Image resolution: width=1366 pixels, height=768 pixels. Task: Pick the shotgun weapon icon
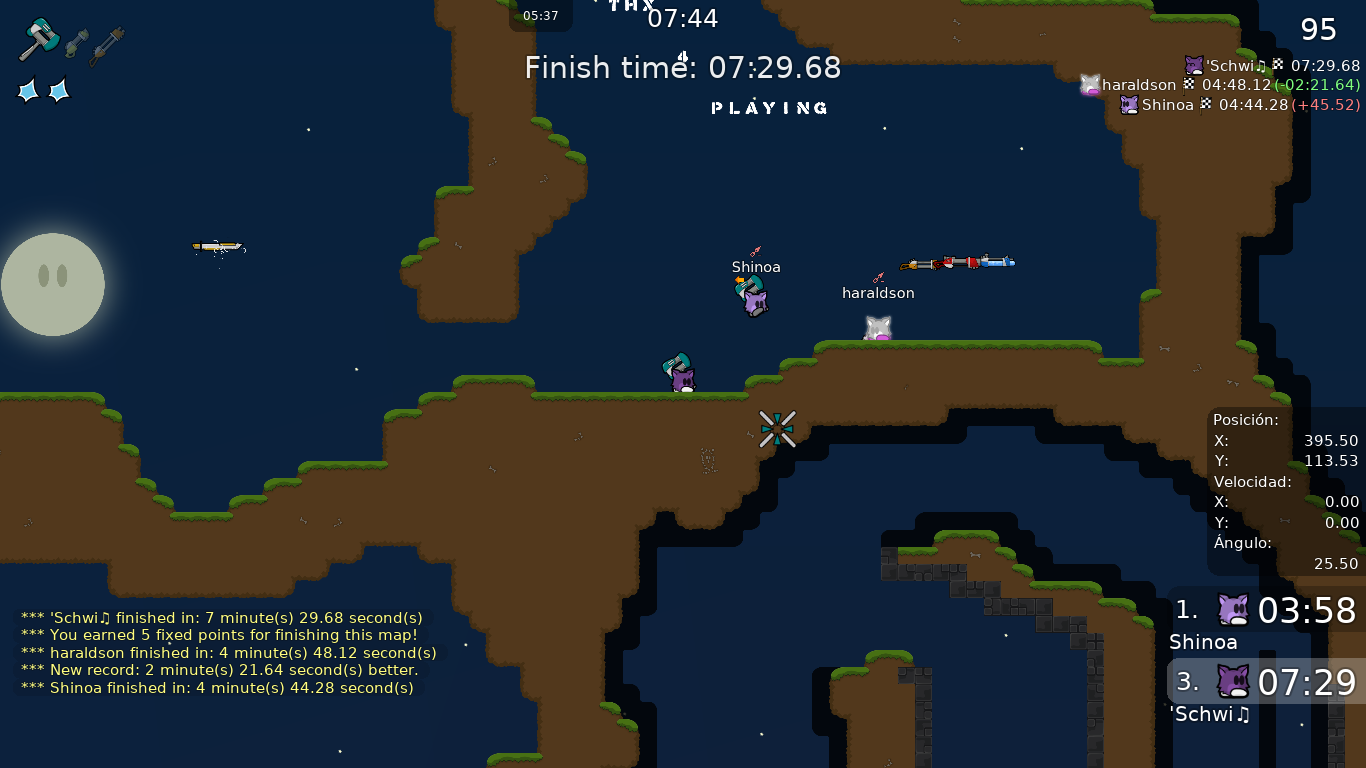(107, 46)
